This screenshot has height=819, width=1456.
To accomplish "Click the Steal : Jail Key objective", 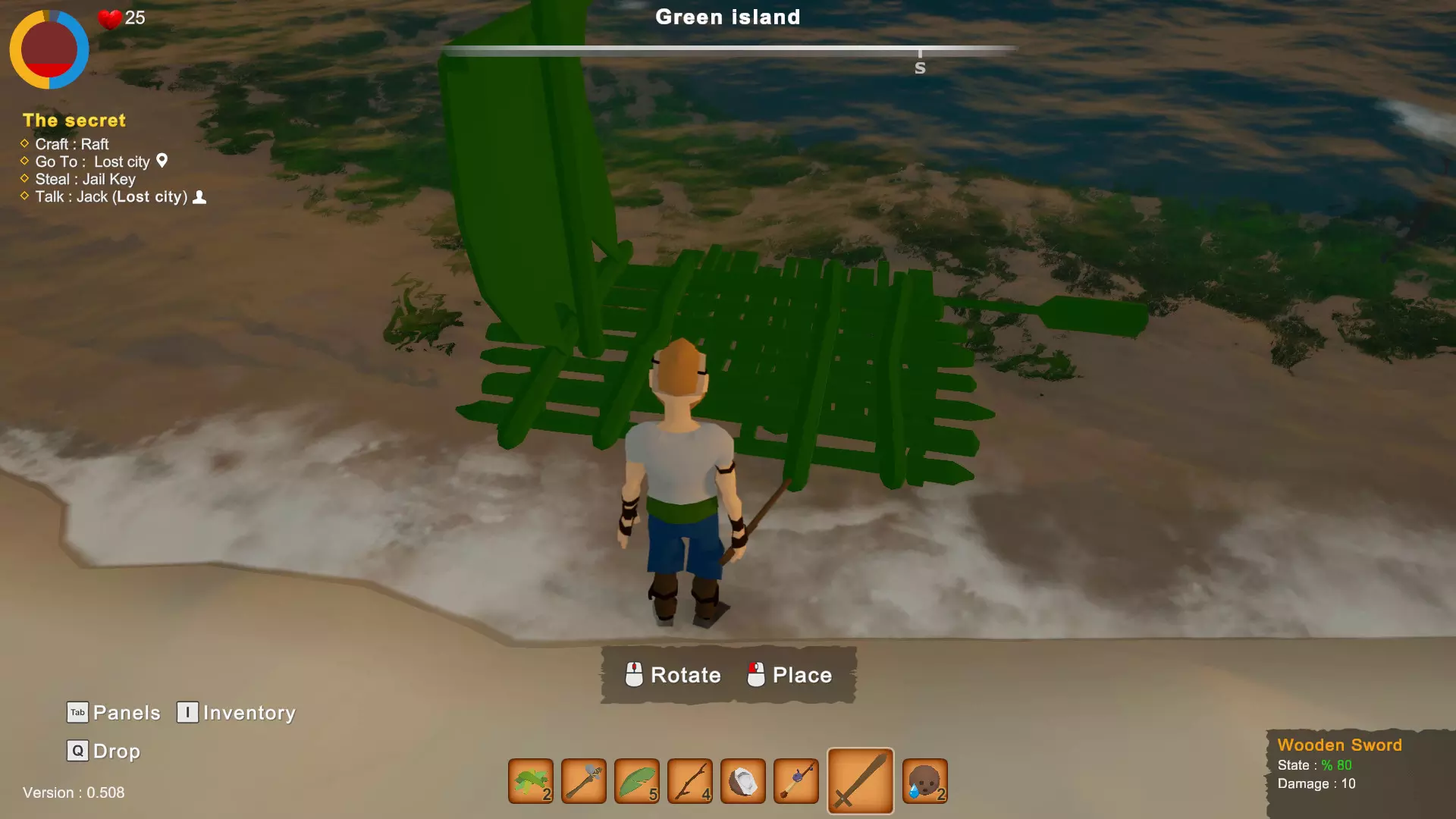I will tap(85, 179).
